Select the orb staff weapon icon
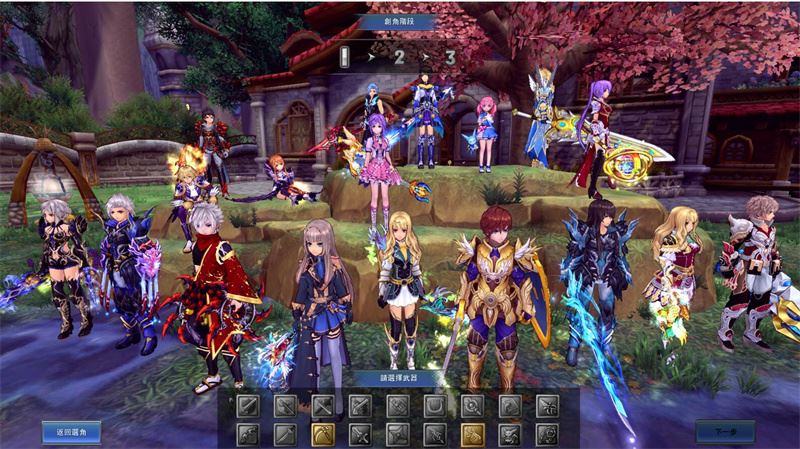Screen dimensions: 800x449 473,406
